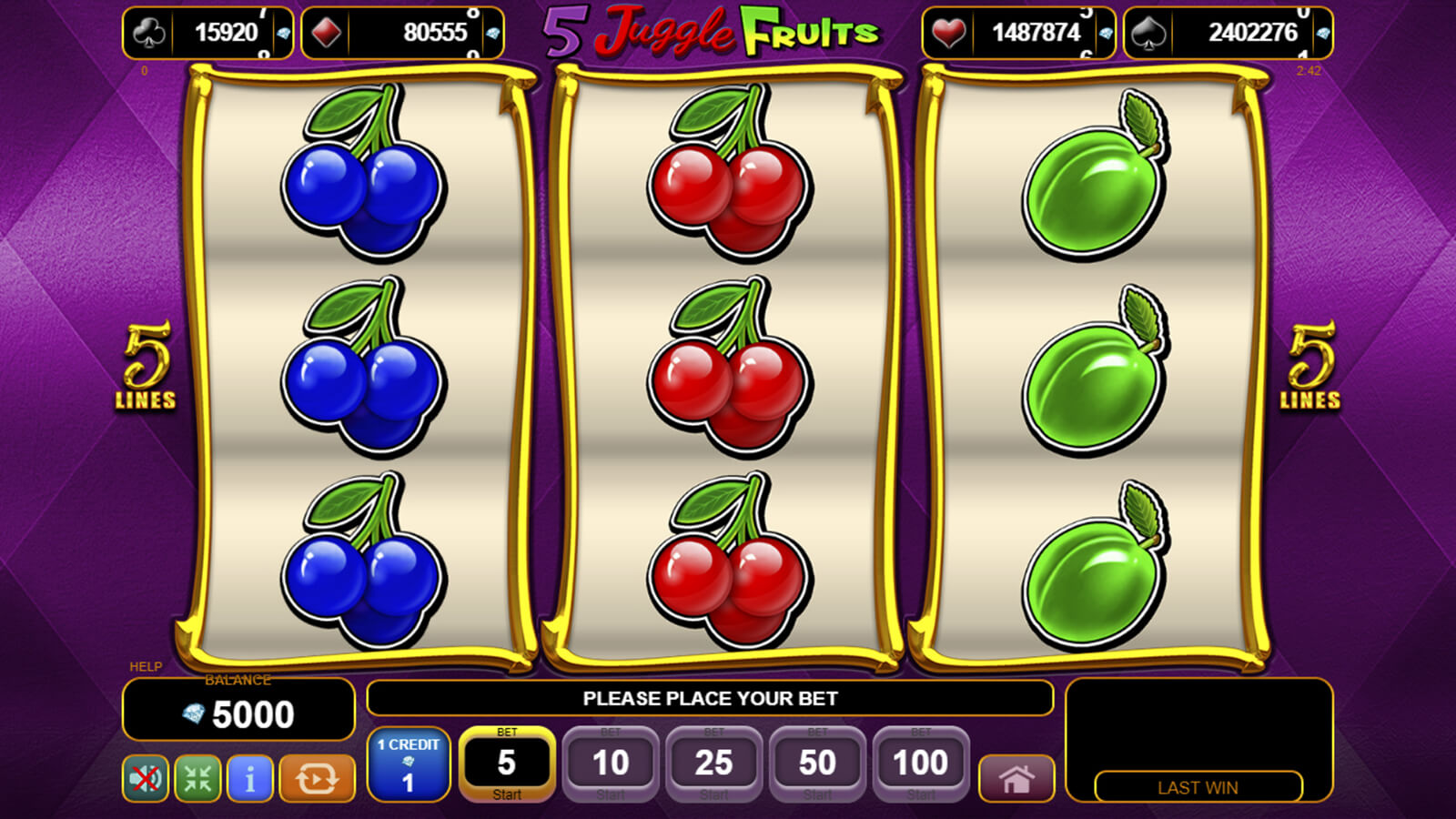Toggle the muted sound icon

coord(146,779)
